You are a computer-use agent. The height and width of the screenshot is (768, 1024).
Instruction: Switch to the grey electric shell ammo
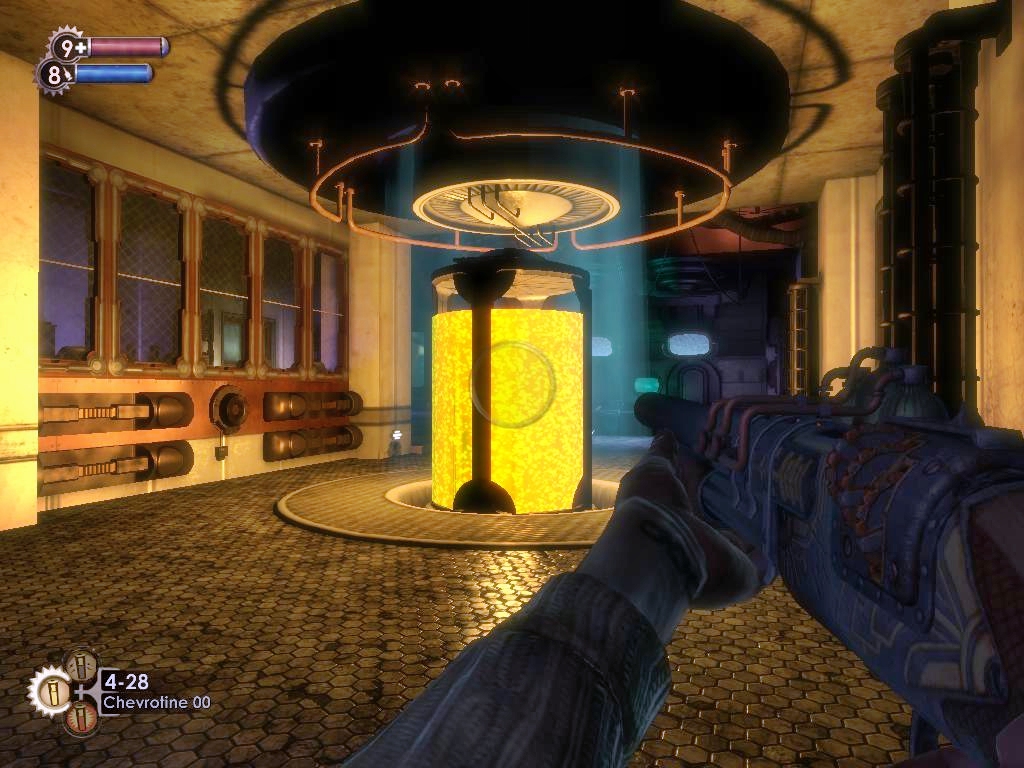[82, 665]
